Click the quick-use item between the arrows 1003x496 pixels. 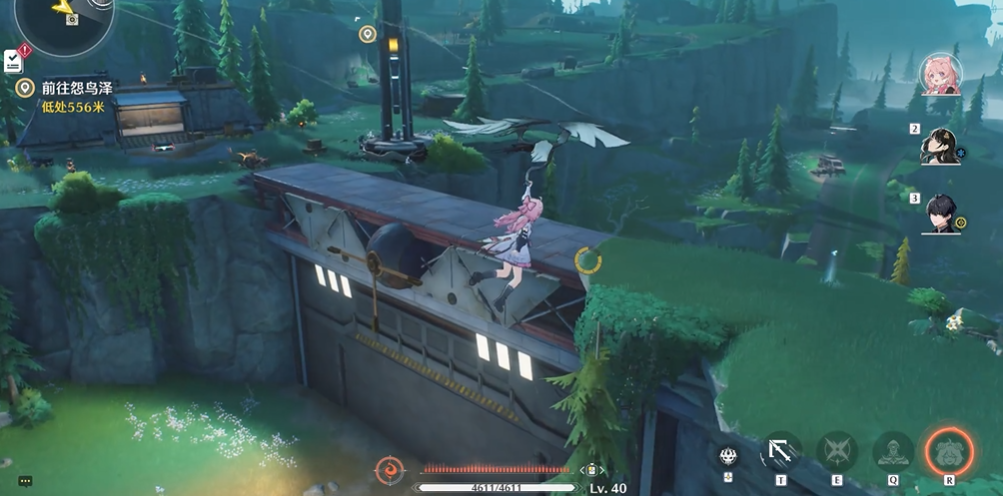pyautogui.click(x=591, y=469)
